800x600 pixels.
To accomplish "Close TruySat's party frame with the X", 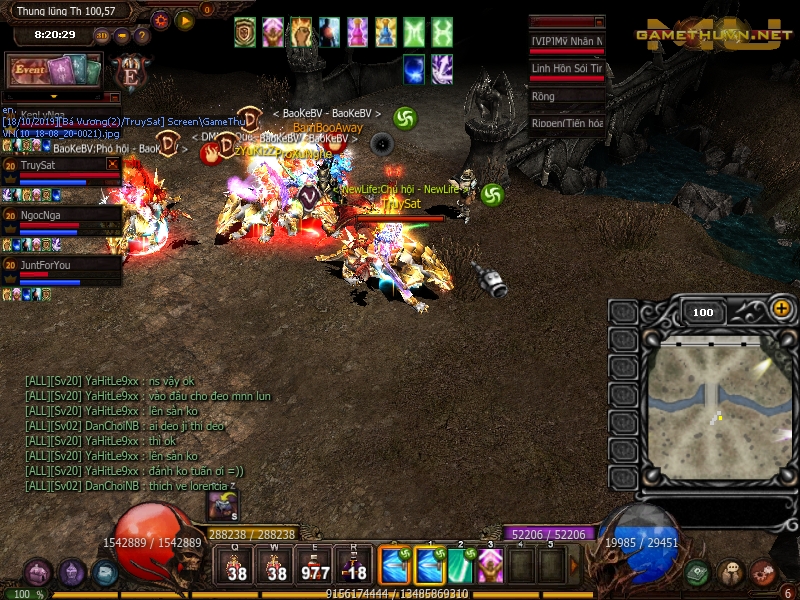I will (x=112, y=164).
